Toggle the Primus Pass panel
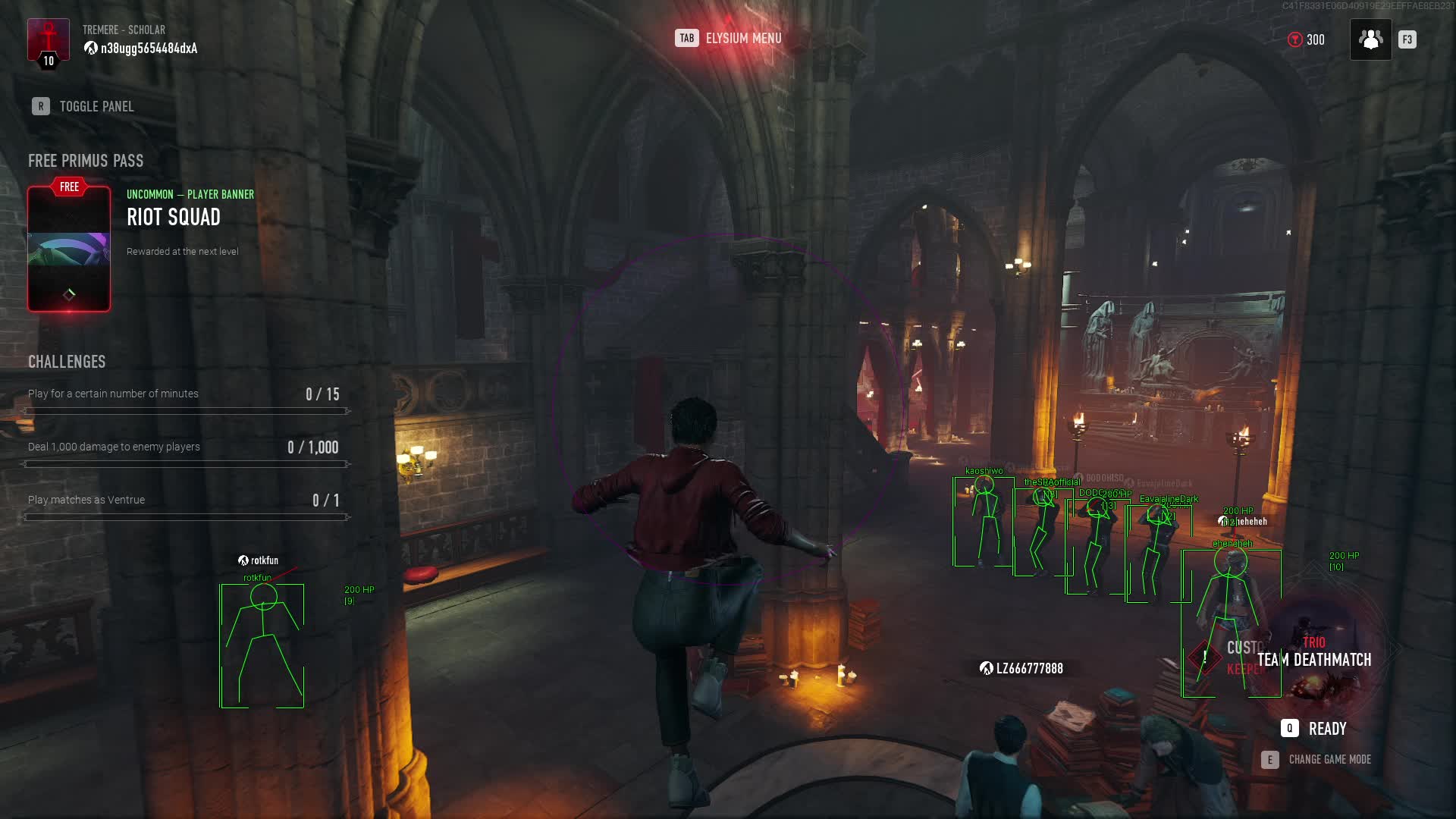The width and height of the screenshot is (1456, 819). 83,107
